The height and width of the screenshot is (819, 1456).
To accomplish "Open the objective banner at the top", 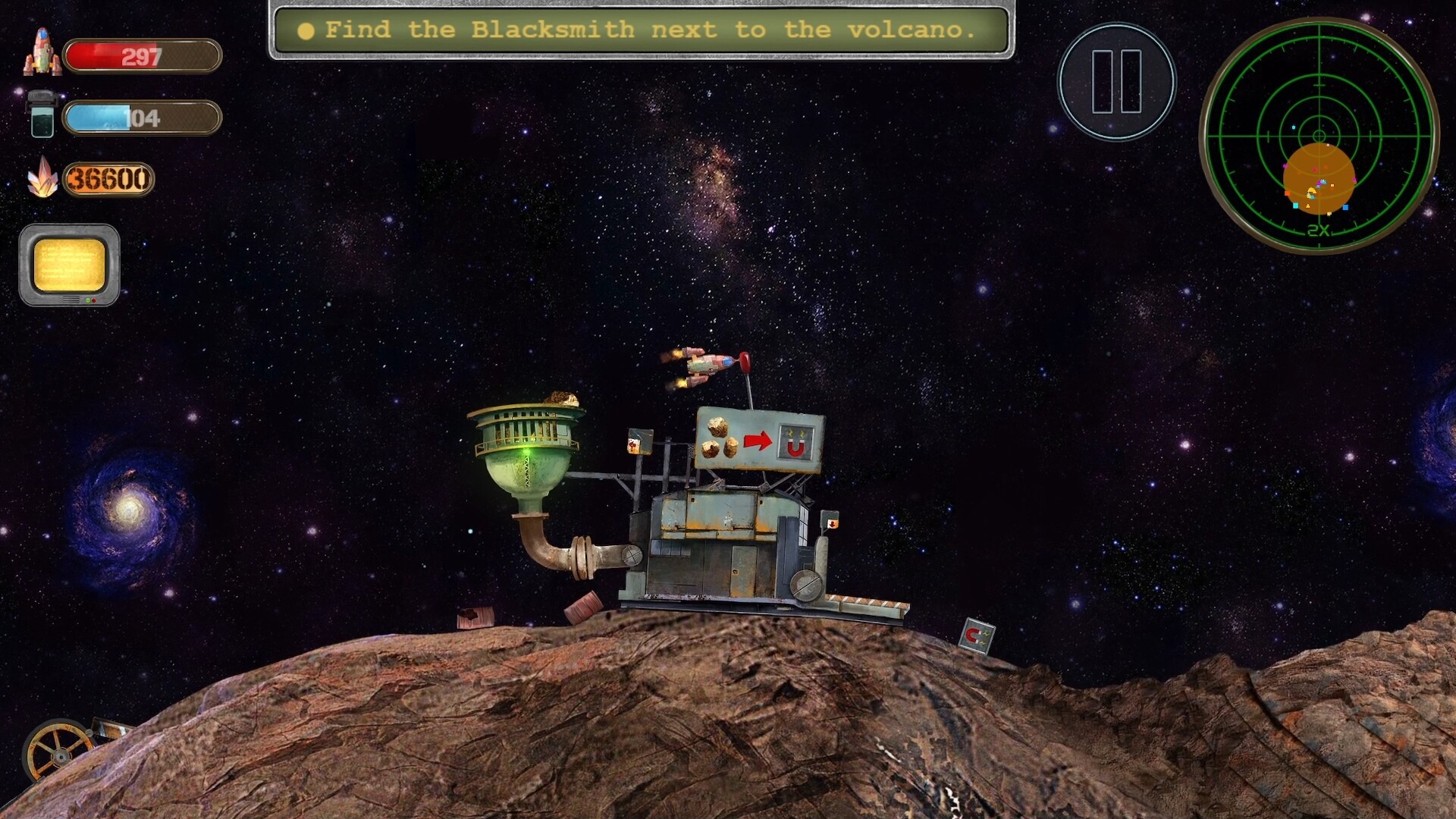I will 641,30.
